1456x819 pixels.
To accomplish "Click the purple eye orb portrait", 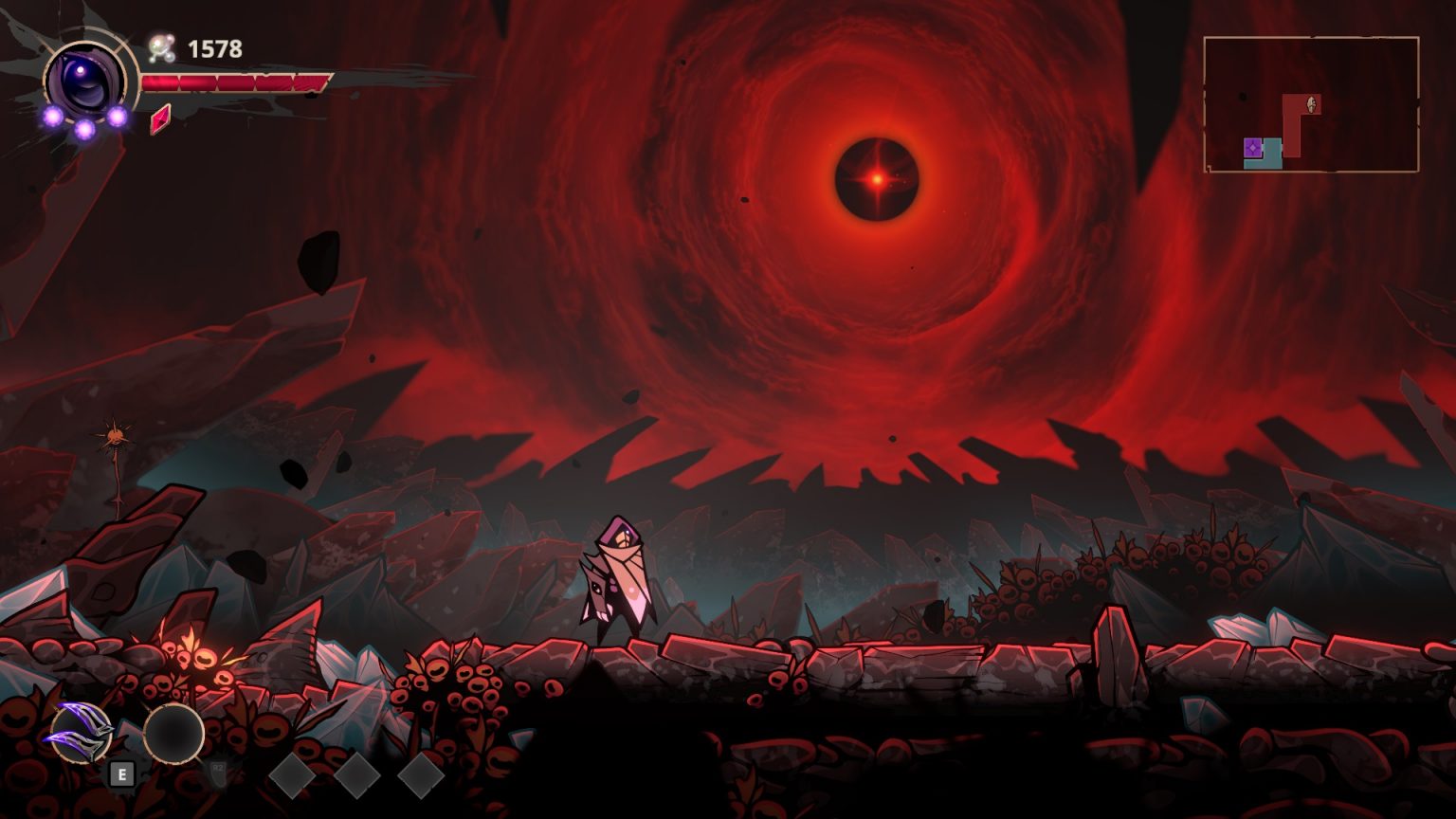I will [x=85, y=82].
